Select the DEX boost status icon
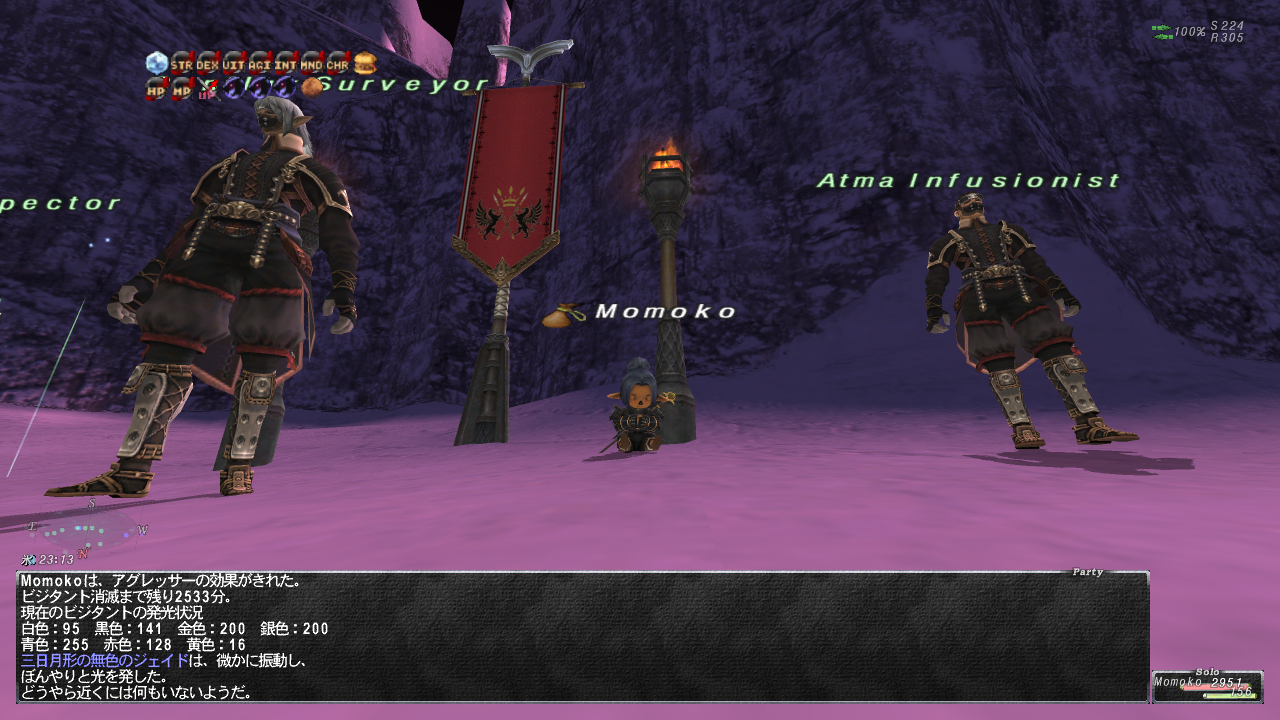The height and width of the screenshot is (720, 1280). (x=208, y=64)
